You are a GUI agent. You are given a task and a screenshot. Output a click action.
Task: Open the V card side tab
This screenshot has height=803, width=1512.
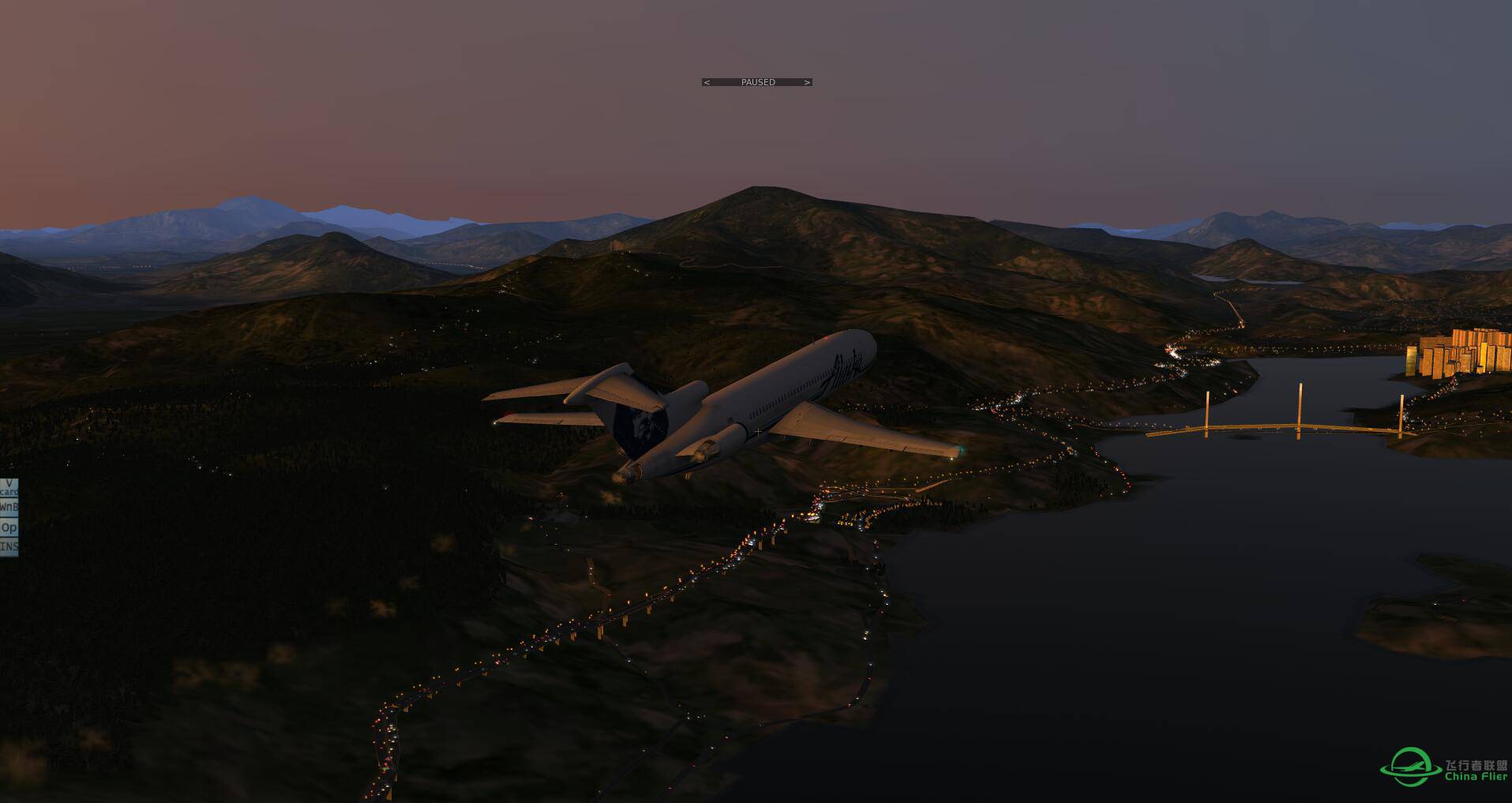click(9, 487)
